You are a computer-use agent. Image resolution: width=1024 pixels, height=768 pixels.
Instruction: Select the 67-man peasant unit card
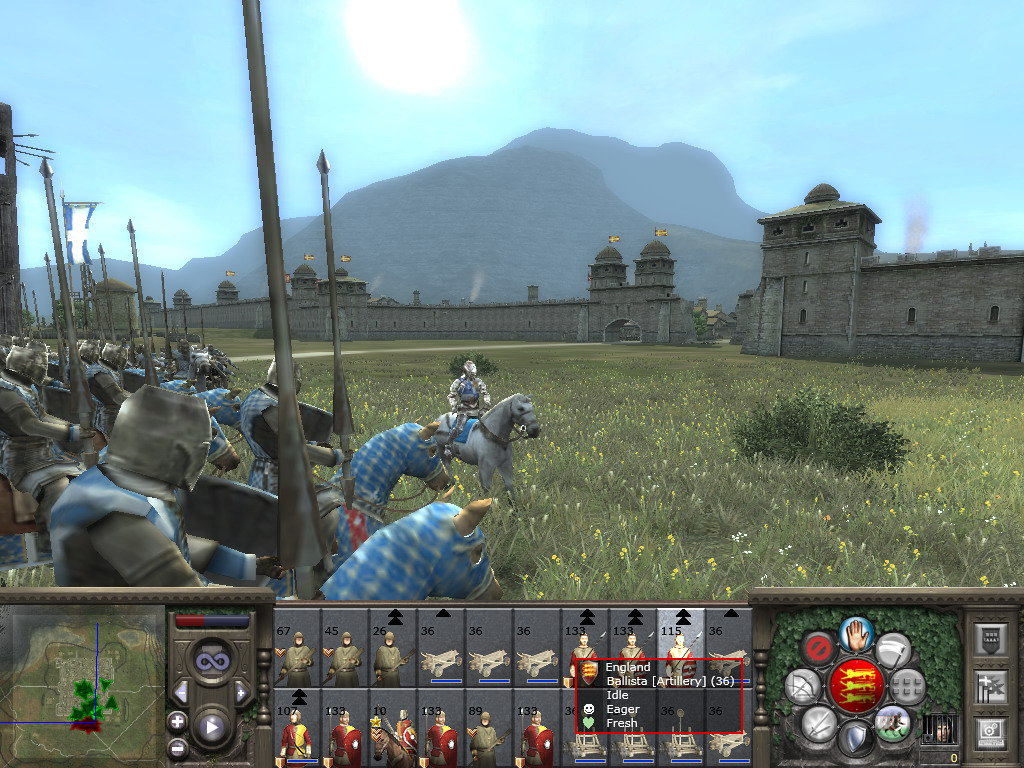pyautogui.click(x=297, y=647)
